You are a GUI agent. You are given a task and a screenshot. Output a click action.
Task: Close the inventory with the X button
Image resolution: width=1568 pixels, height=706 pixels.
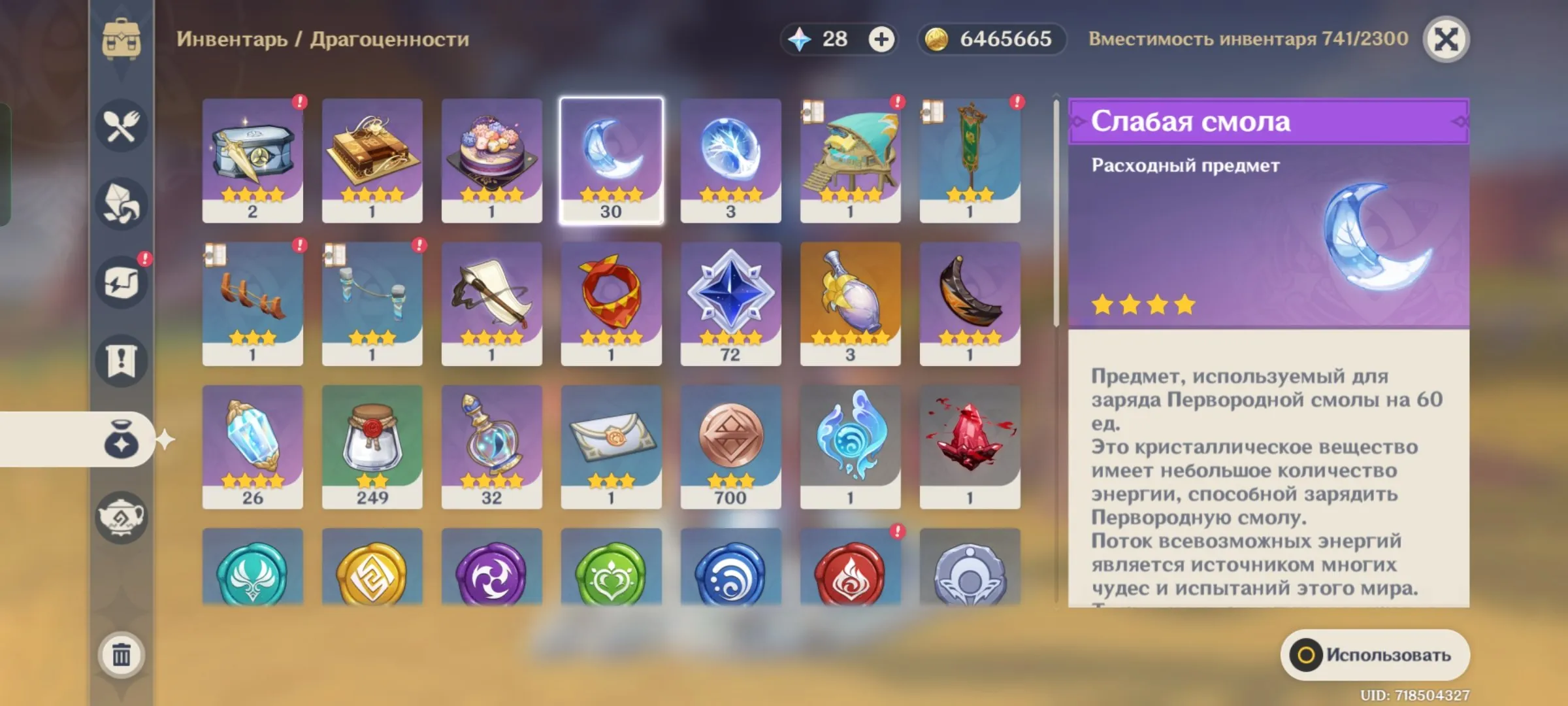pos(1446,39)
